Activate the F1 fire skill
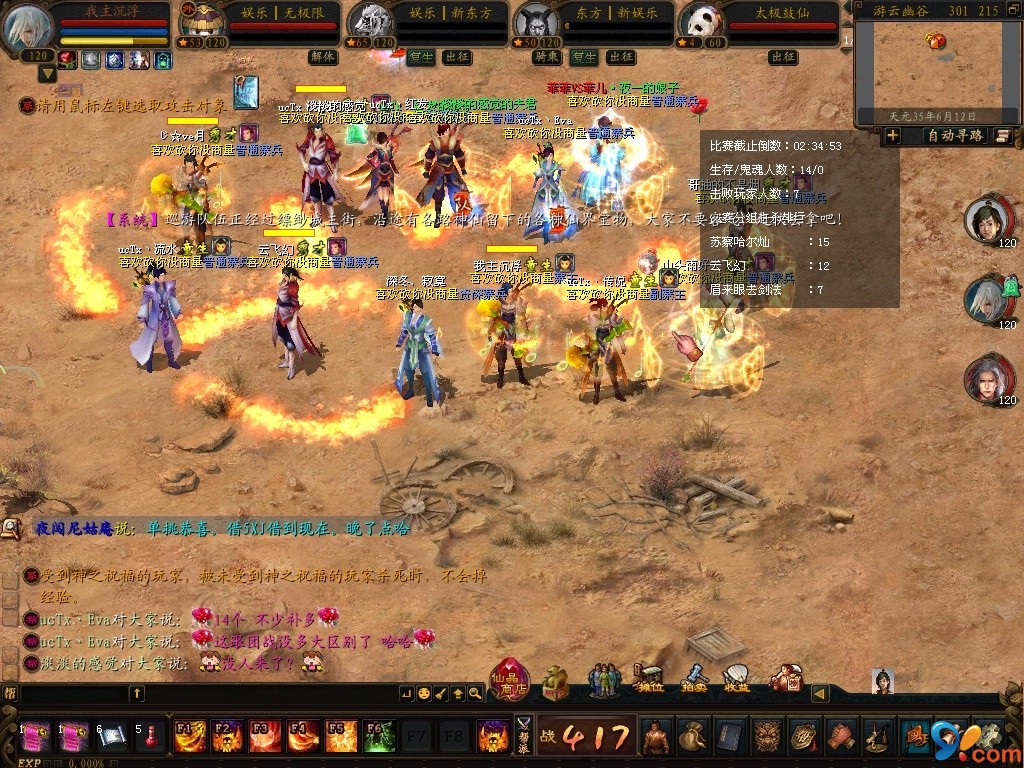 (190, 737)
